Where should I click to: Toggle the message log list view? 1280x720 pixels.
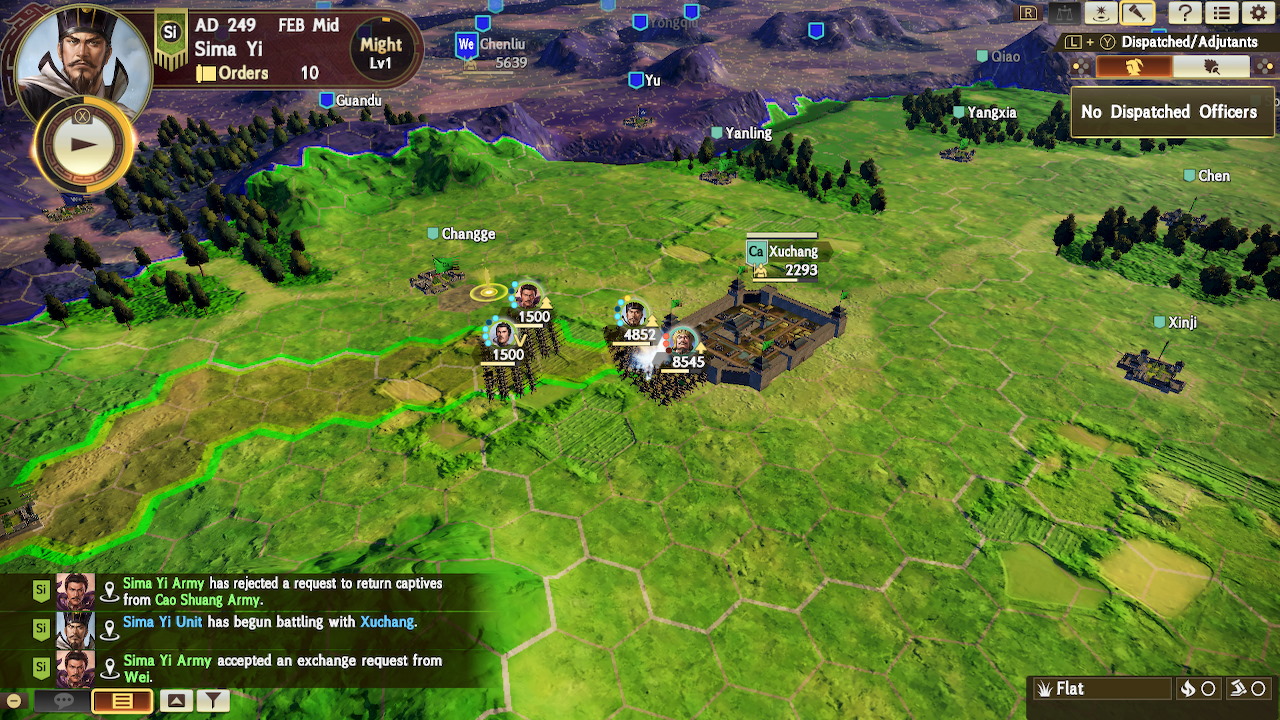point(122,700)
